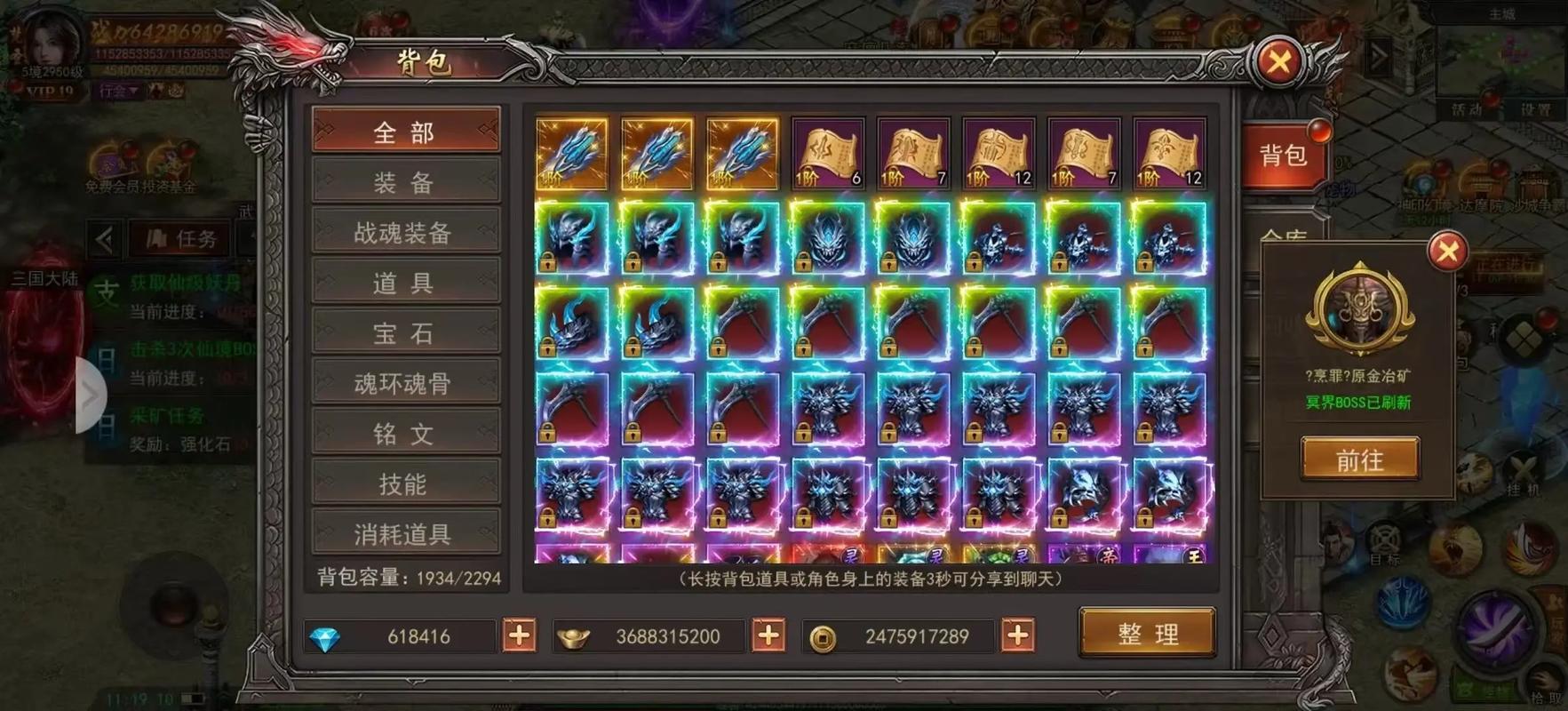Click the 前往 go-to button
This screenshot has width=1568, height=711.
[1359, 459]
